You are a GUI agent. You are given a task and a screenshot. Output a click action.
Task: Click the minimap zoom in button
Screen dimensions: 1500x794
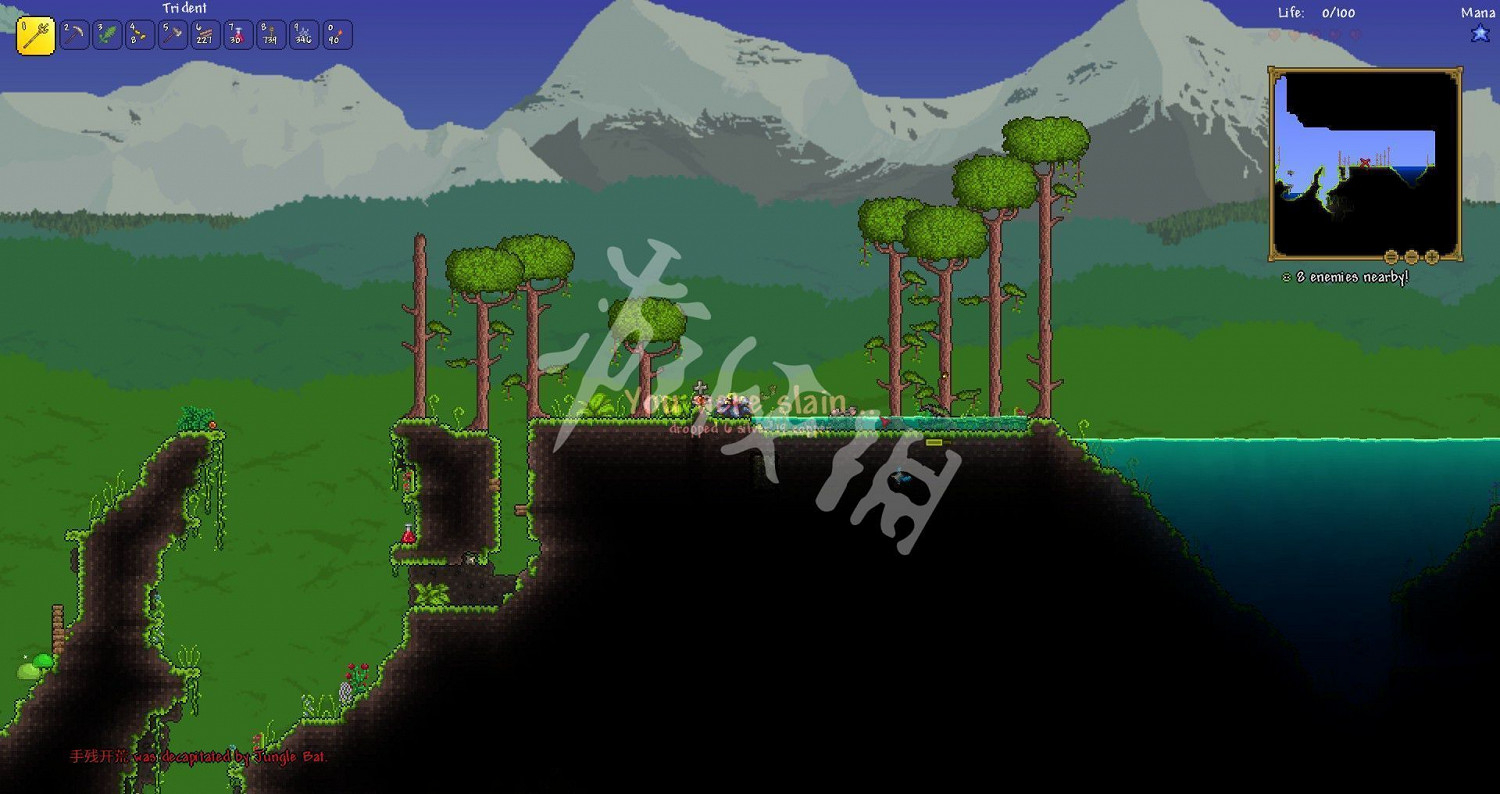1431,257
